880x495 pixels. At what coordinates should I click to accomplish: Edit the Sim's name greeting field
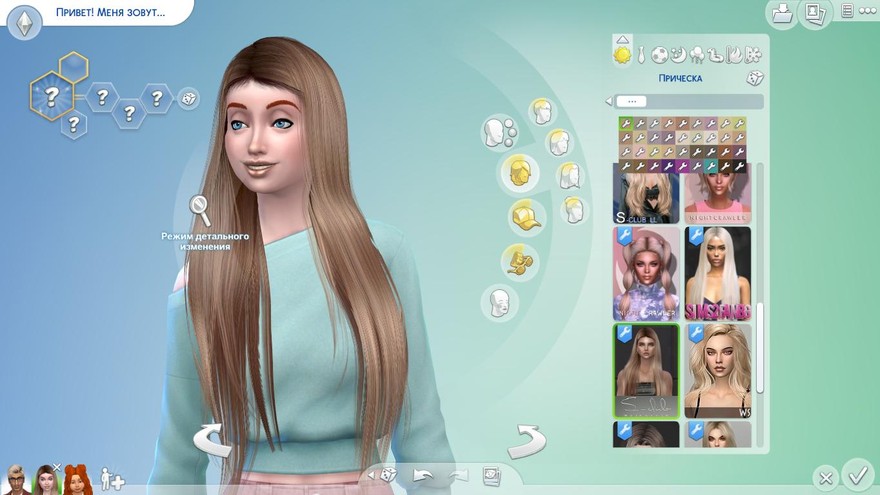pyautogui.click(x=111, y=14)
